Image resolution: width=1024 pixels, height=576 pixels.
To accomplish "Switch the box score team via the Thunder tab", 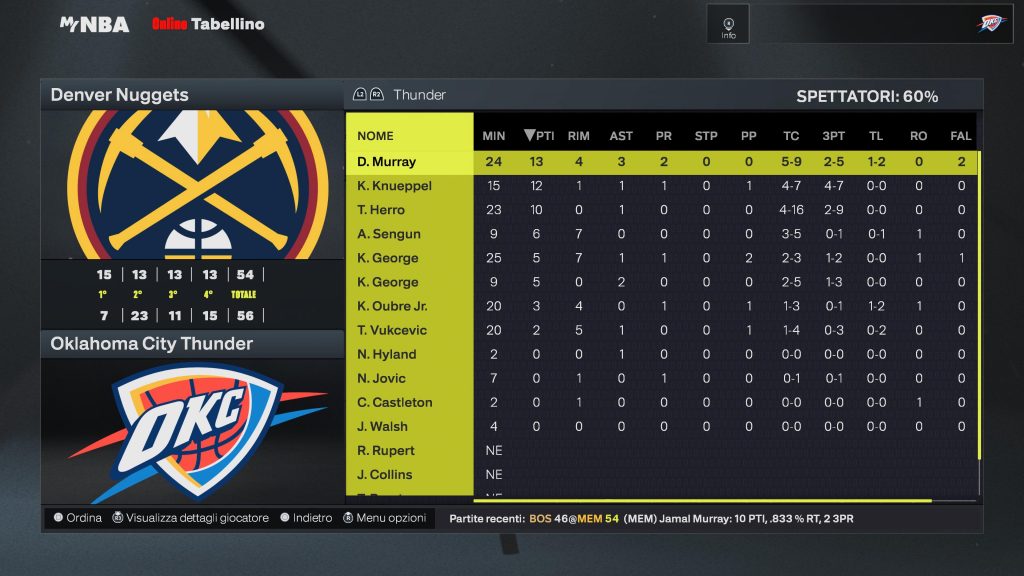I will [x=419, y=95].
